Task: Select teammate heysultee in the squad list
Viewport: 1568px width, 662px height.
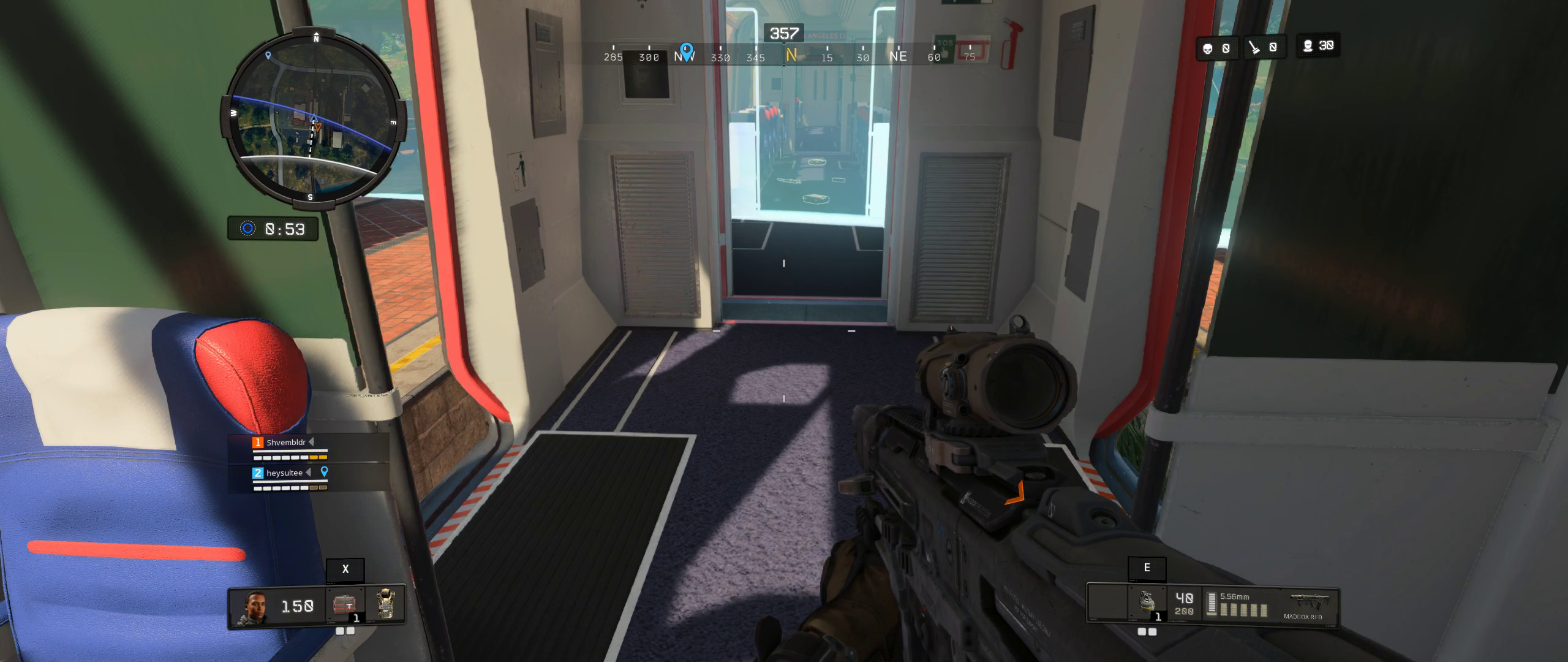Action: coord(284,473)
